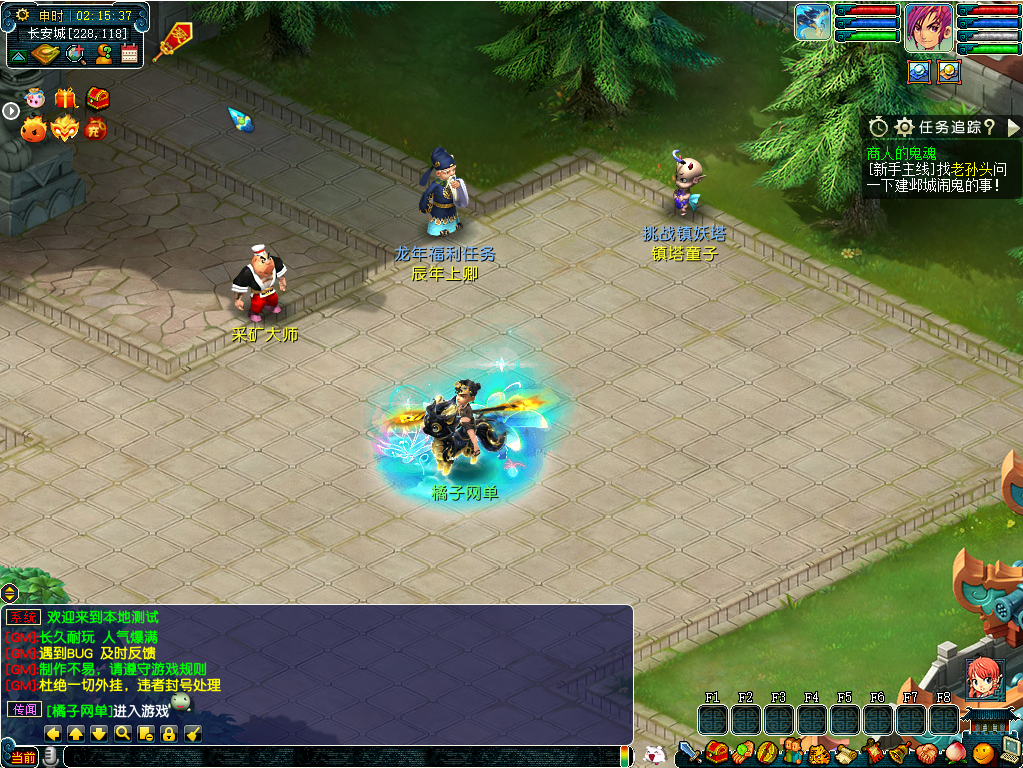Open the golden flaming mask icon
This screenshot has width=1023, height=768.
[65, 129]
